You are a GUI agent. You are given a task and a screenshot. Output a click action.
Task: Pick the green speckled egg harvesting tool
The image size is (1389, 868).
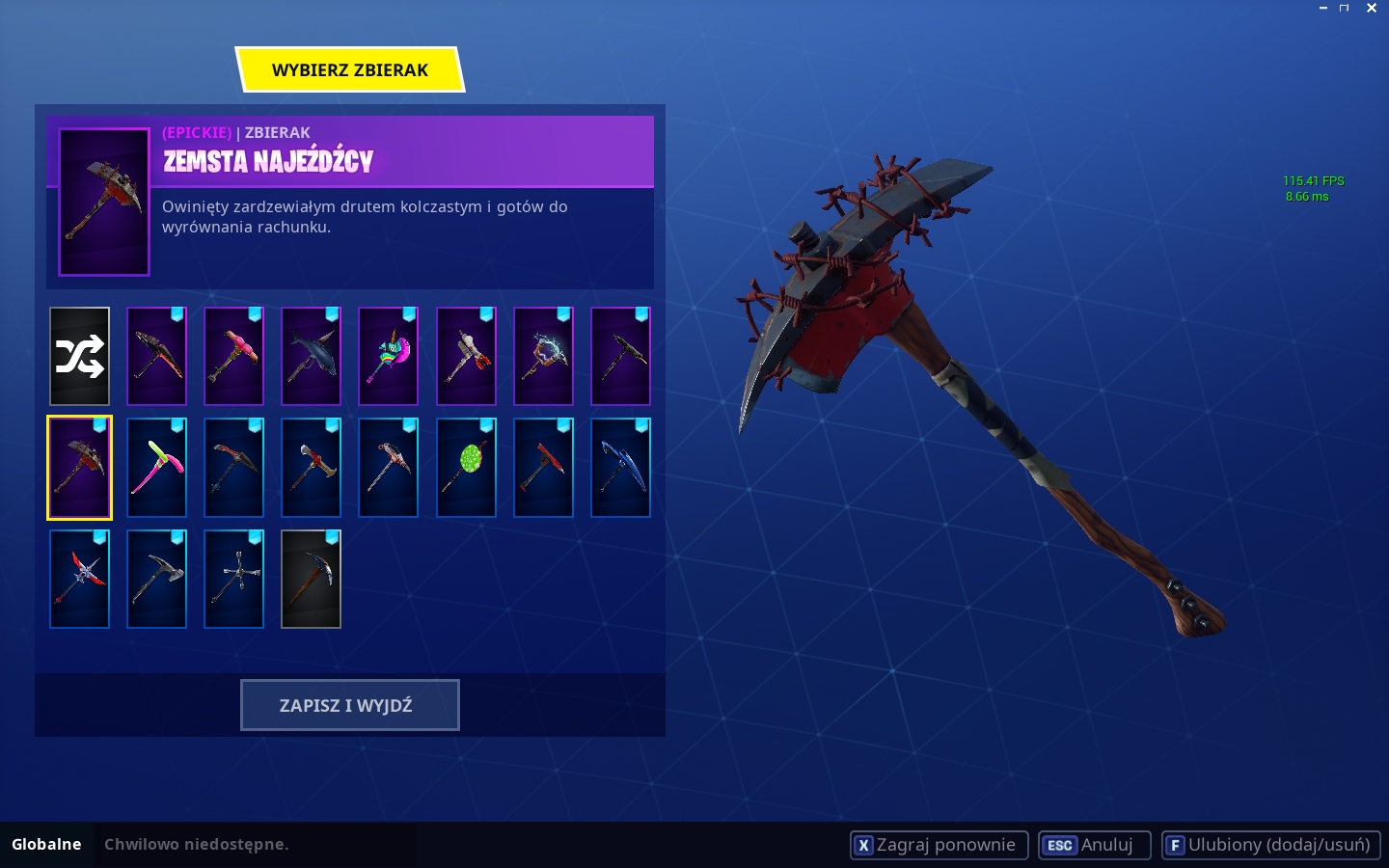click(466, 468)
